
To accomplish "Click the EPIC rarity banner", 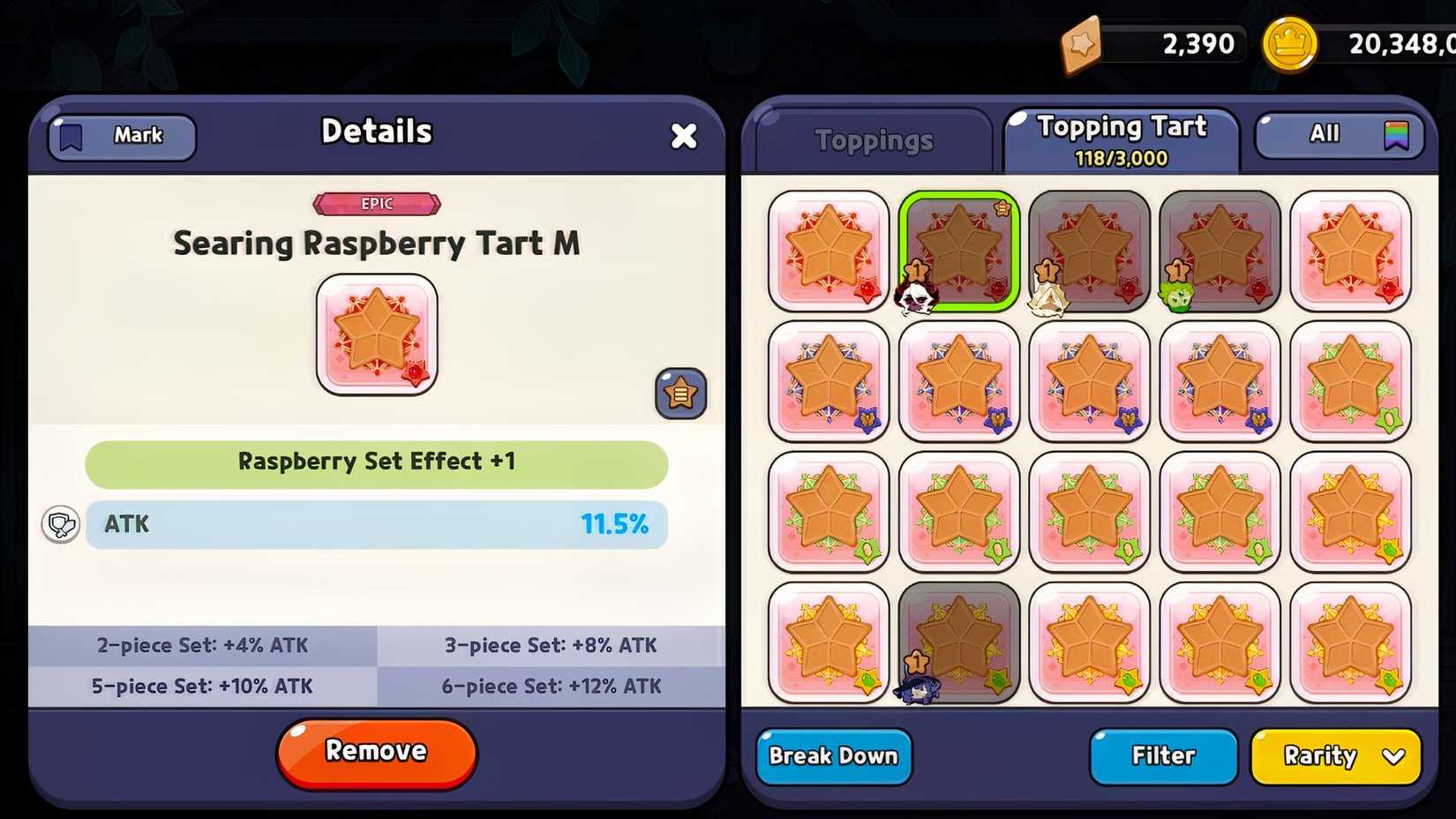I will pyautogui.click(x=377, y=203).
